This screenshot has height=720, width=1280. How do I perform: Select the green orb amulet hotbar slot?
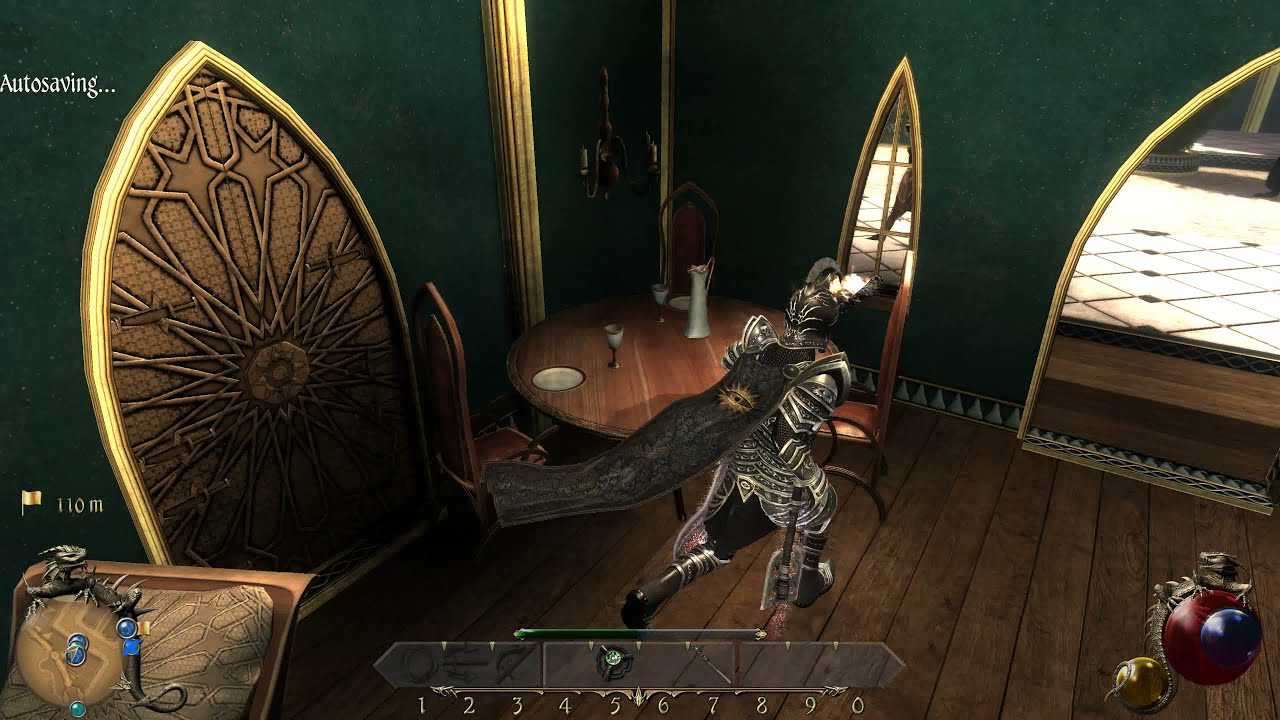(x=612, y=661)
